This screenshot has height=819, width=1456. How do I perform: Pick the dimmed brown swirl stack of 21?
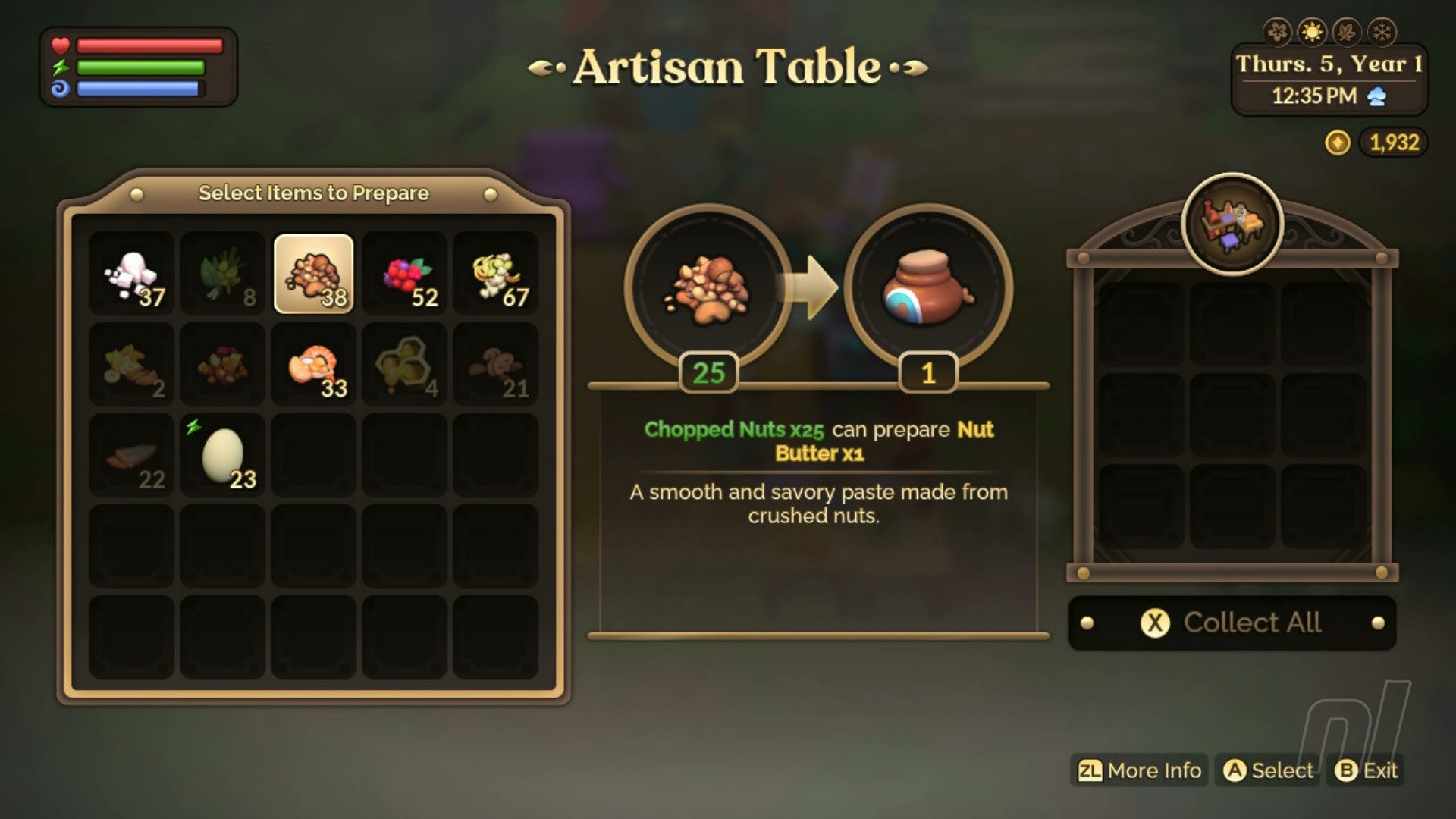tap(495, 365)
